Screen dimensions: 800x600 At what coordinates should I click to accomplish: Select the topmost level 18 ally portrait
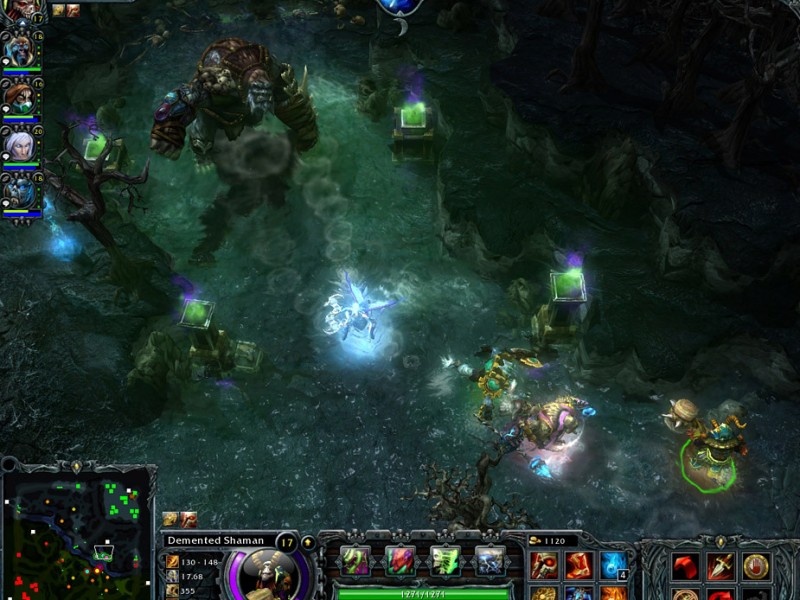pyautogui.click(x=19, y=50)
